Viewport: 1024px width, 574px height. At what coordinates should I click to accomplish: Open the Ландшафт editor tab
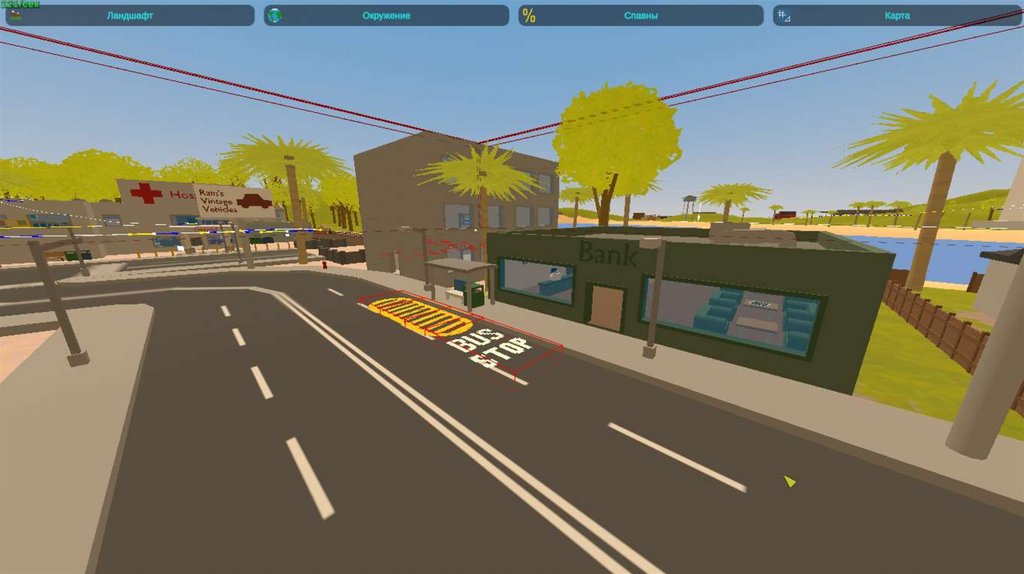[129, 16]
